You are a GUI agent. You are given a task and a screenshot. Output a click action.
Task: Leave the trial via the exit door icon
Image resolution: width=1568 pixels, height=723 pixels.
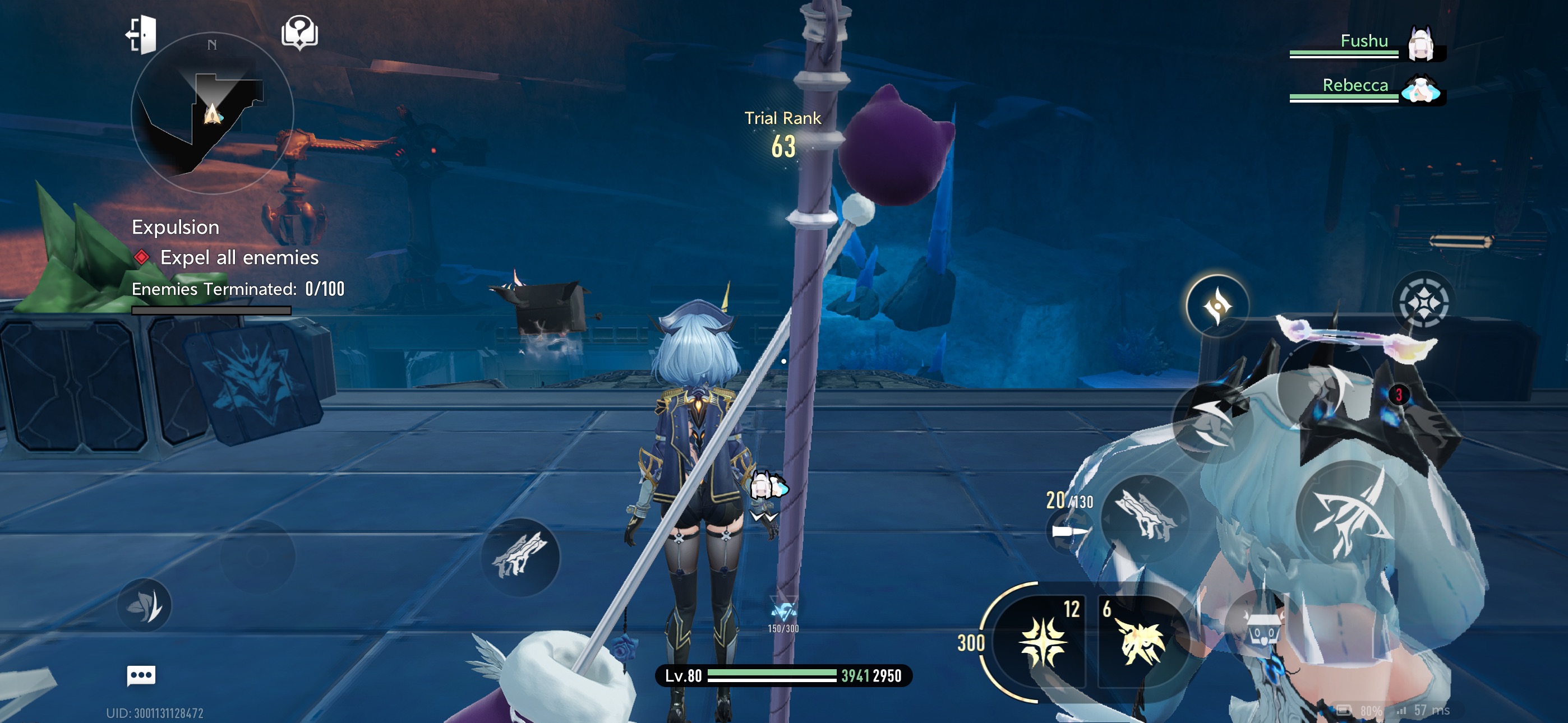pyautogui.click(x=142, y=35)
